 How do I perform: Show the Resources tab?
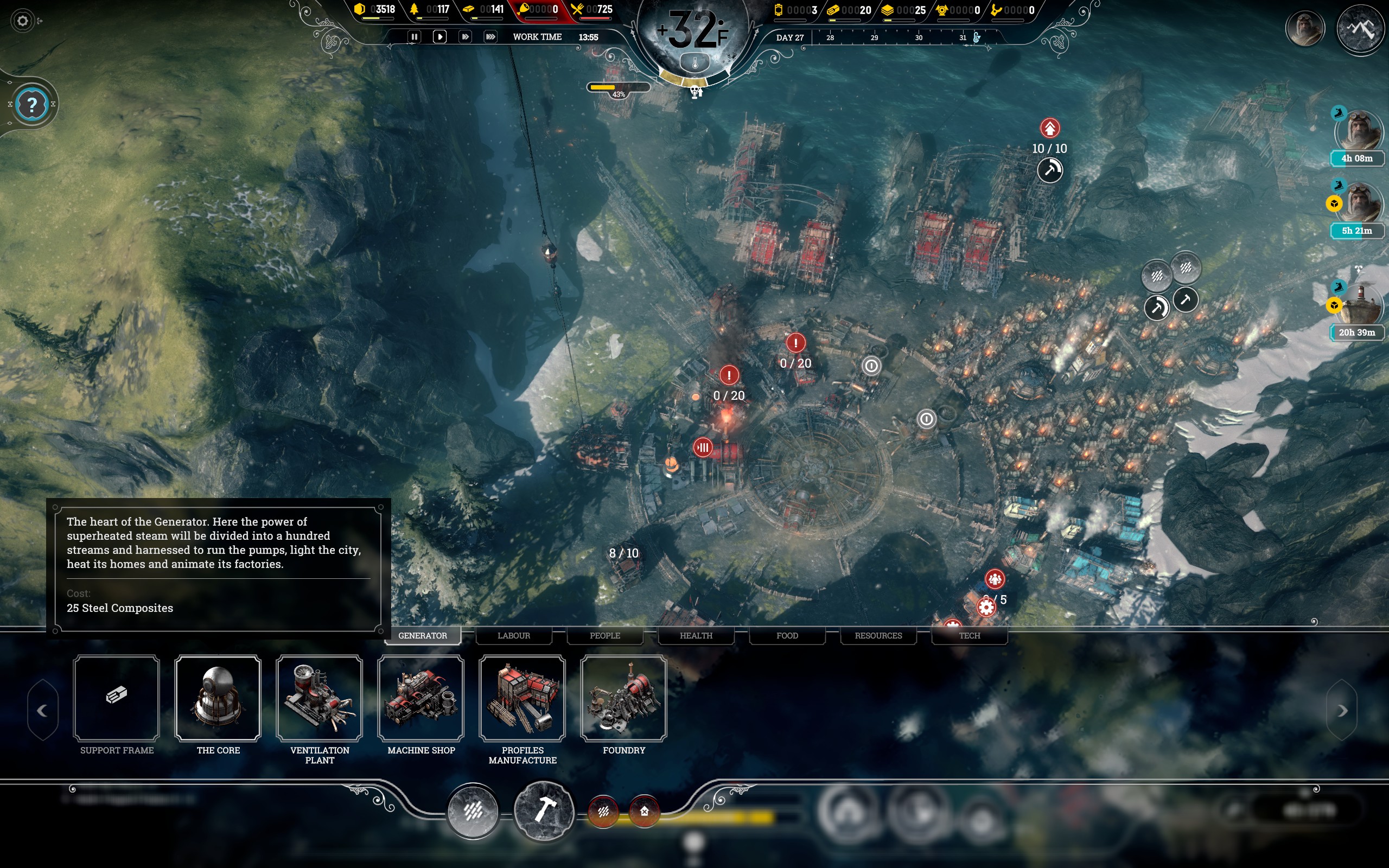878,635
